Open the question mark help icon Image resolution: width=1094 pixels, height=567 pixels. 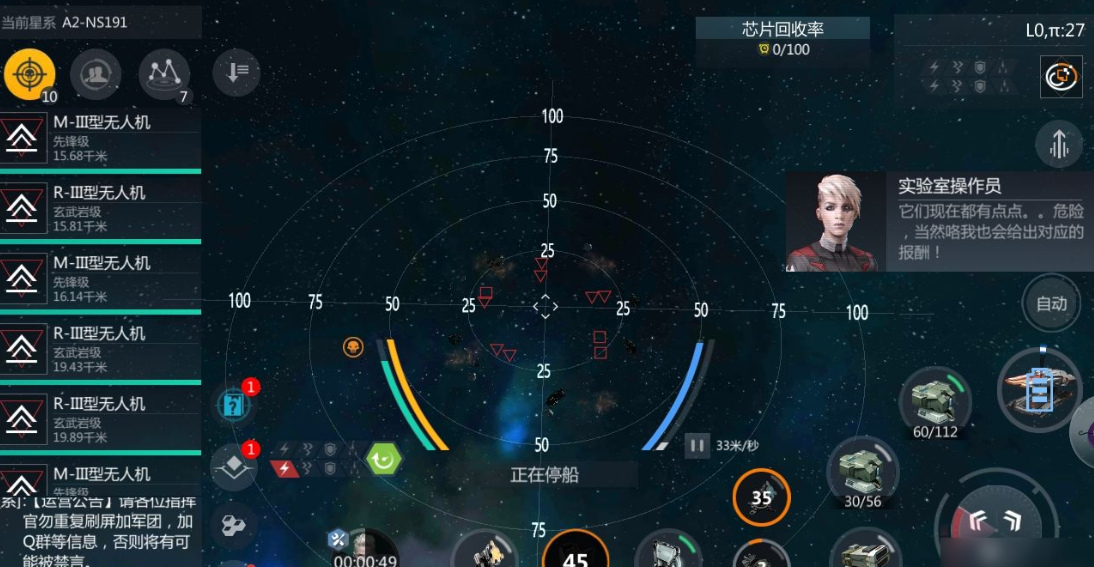[232, 405]
